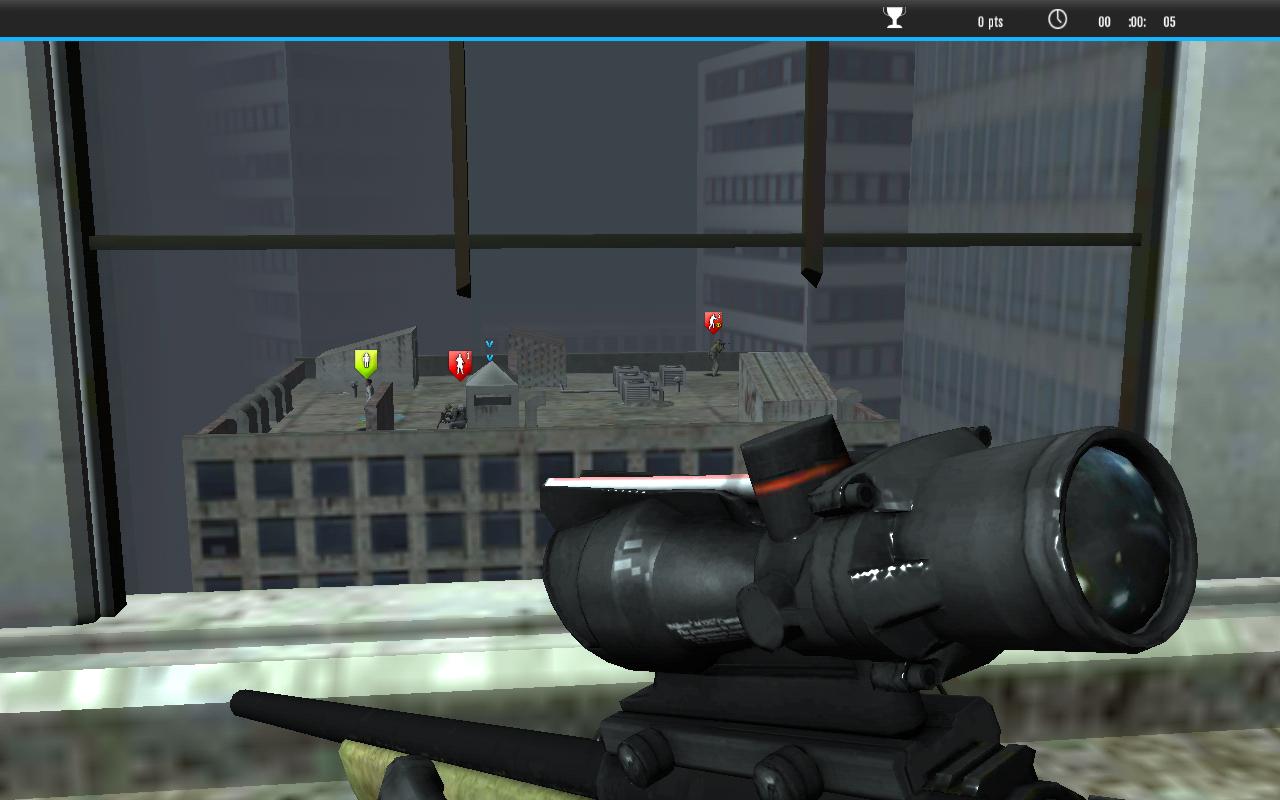Click the red enemy marker numbered 1
1280x800 pixels.
[460, 361]
